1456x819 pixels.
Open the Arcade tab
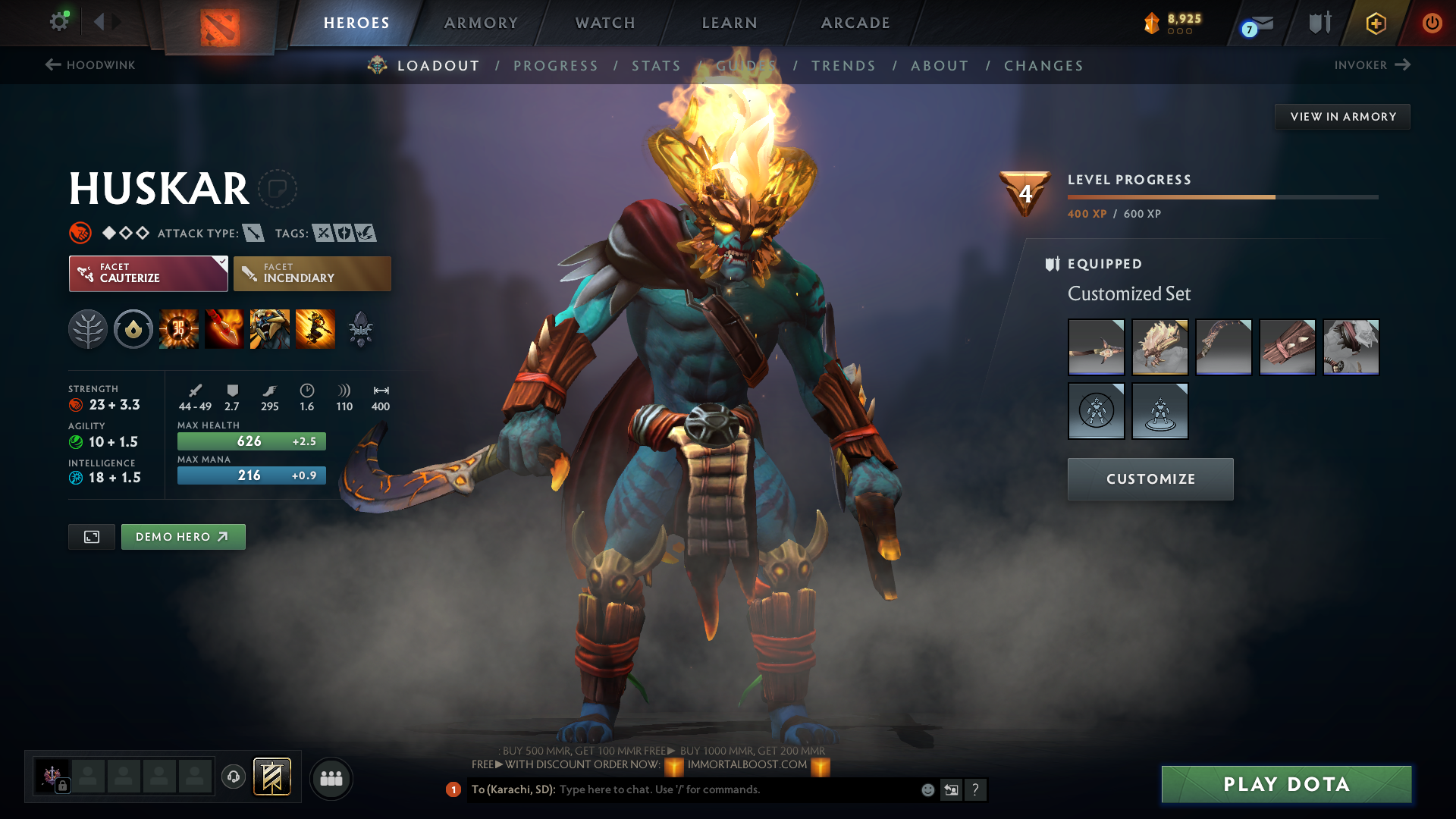[x=855, y=23]
